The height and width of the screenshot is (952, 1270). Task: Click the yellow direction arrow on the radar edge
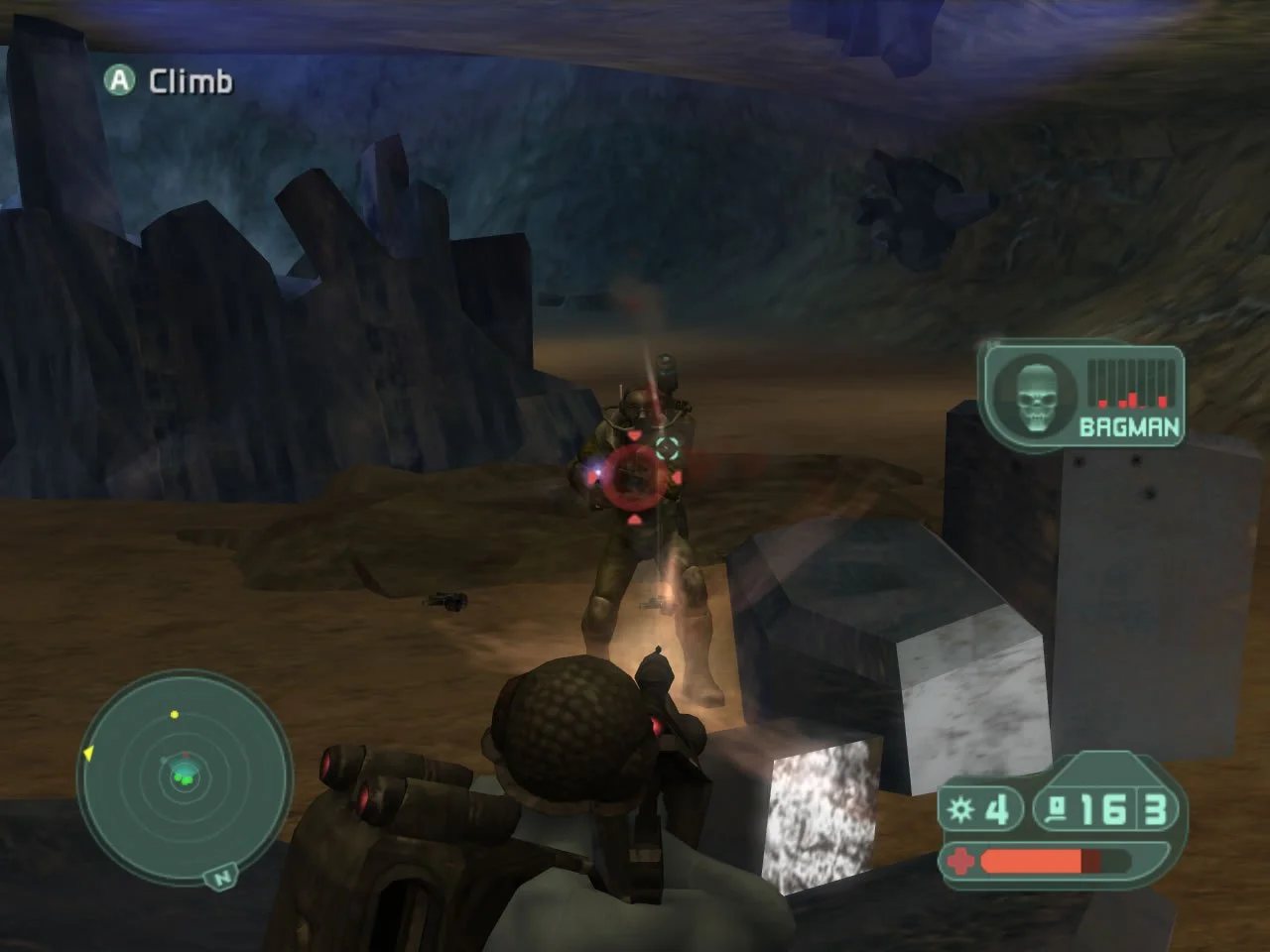[x=88, y=755]
